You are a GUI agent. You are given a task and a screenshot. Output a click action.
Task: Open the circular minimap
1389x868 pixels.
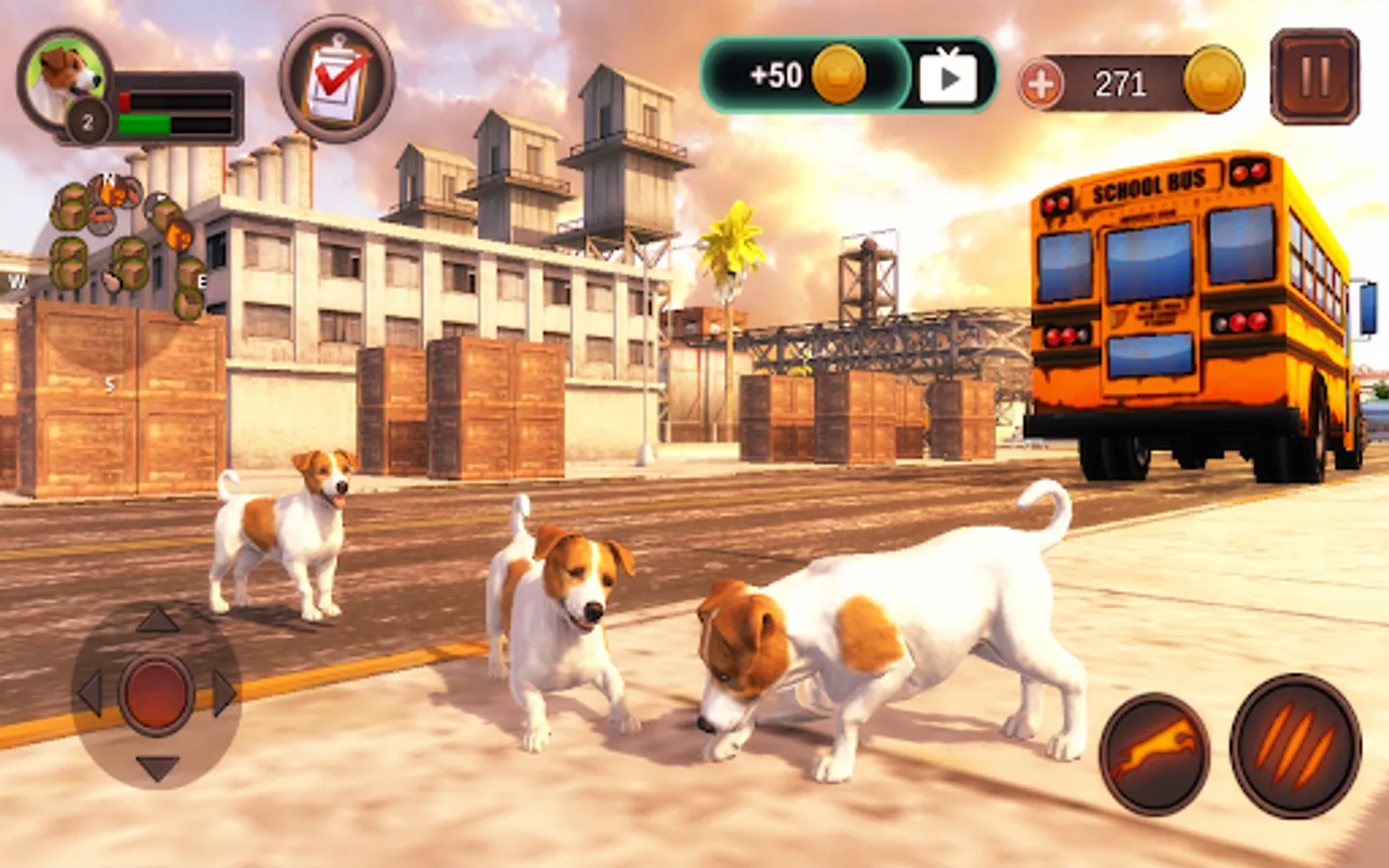click(114, 260)
